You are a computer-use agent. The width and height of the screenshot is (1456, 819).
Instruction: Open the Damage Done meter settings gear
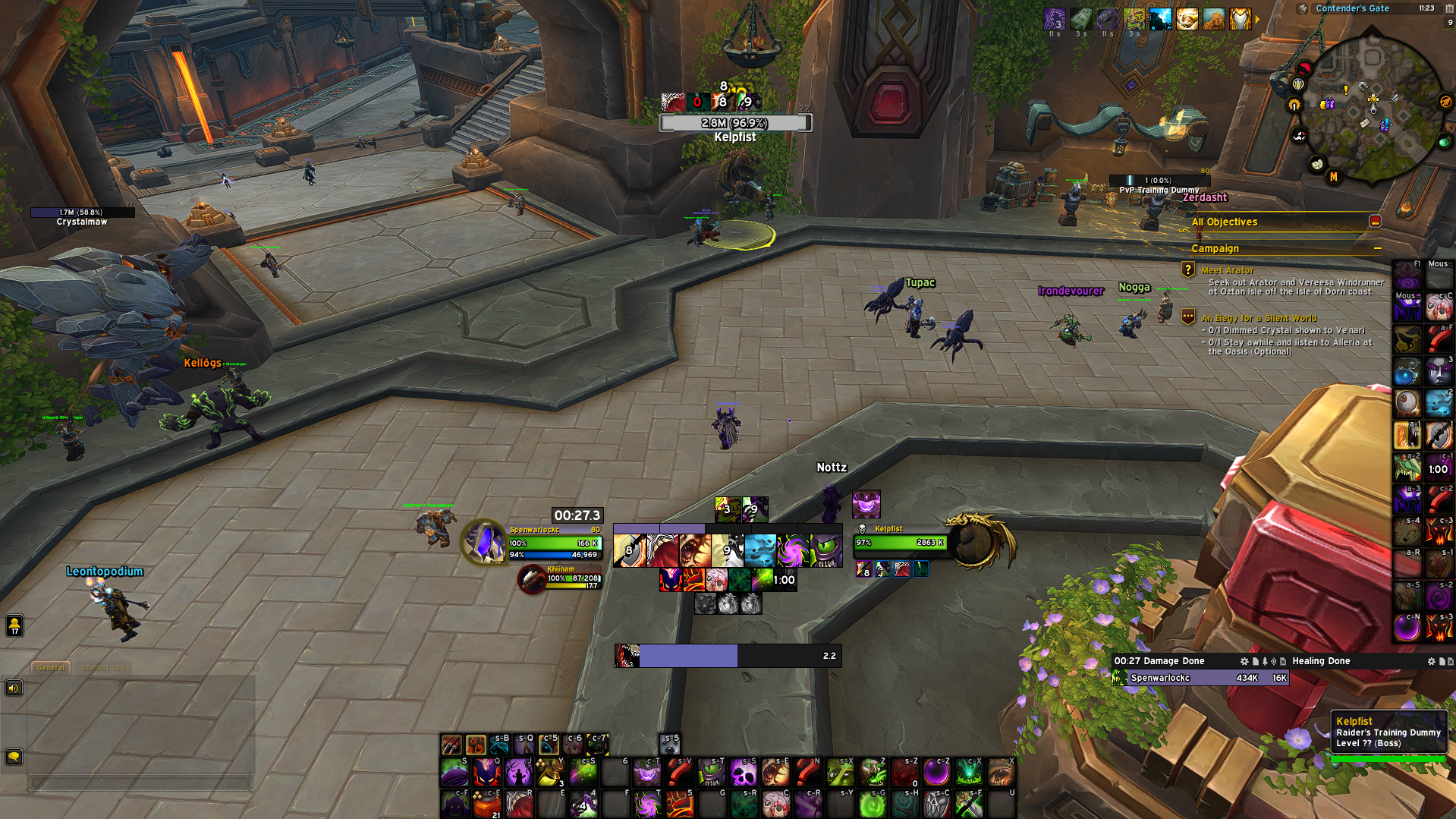1244,661
